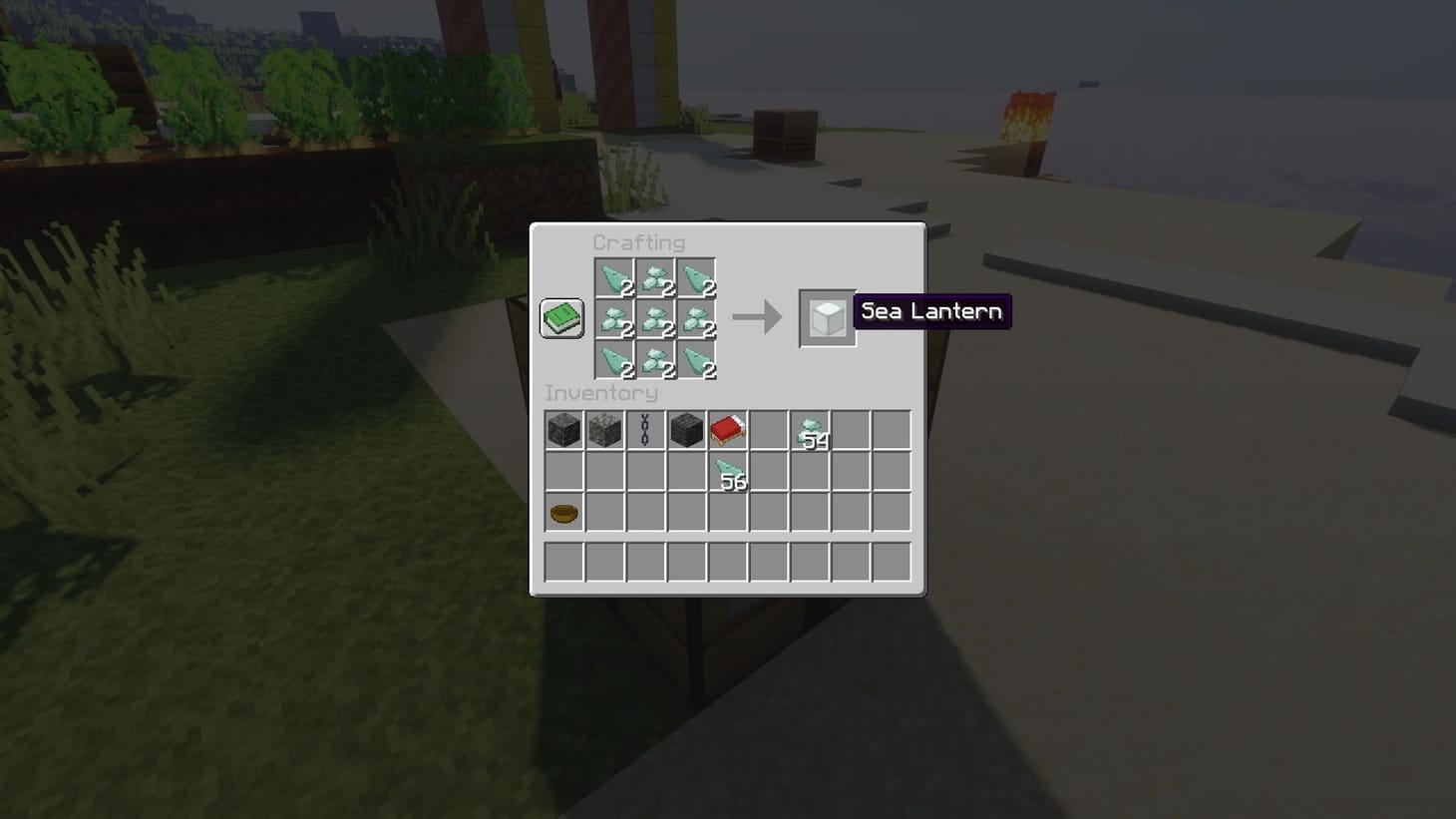Select the red bed in inventory
Screen dimensions: 1456x819
tap(728, 429)
